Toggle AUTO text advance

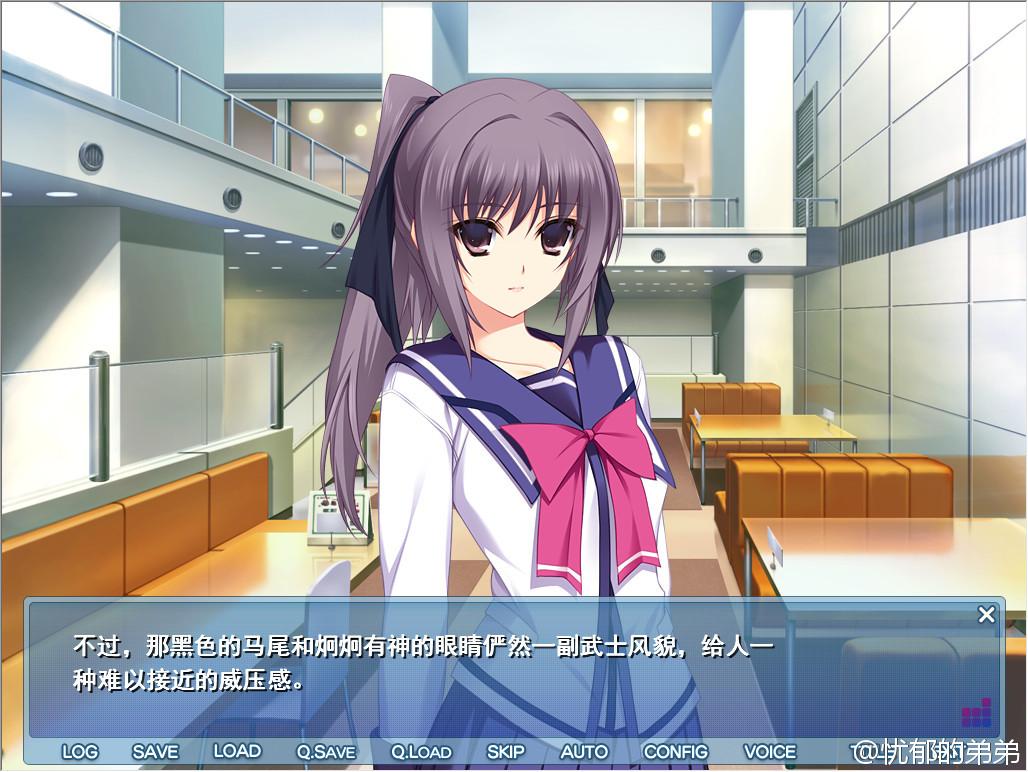pyautogui.click(x=584, y=751)
